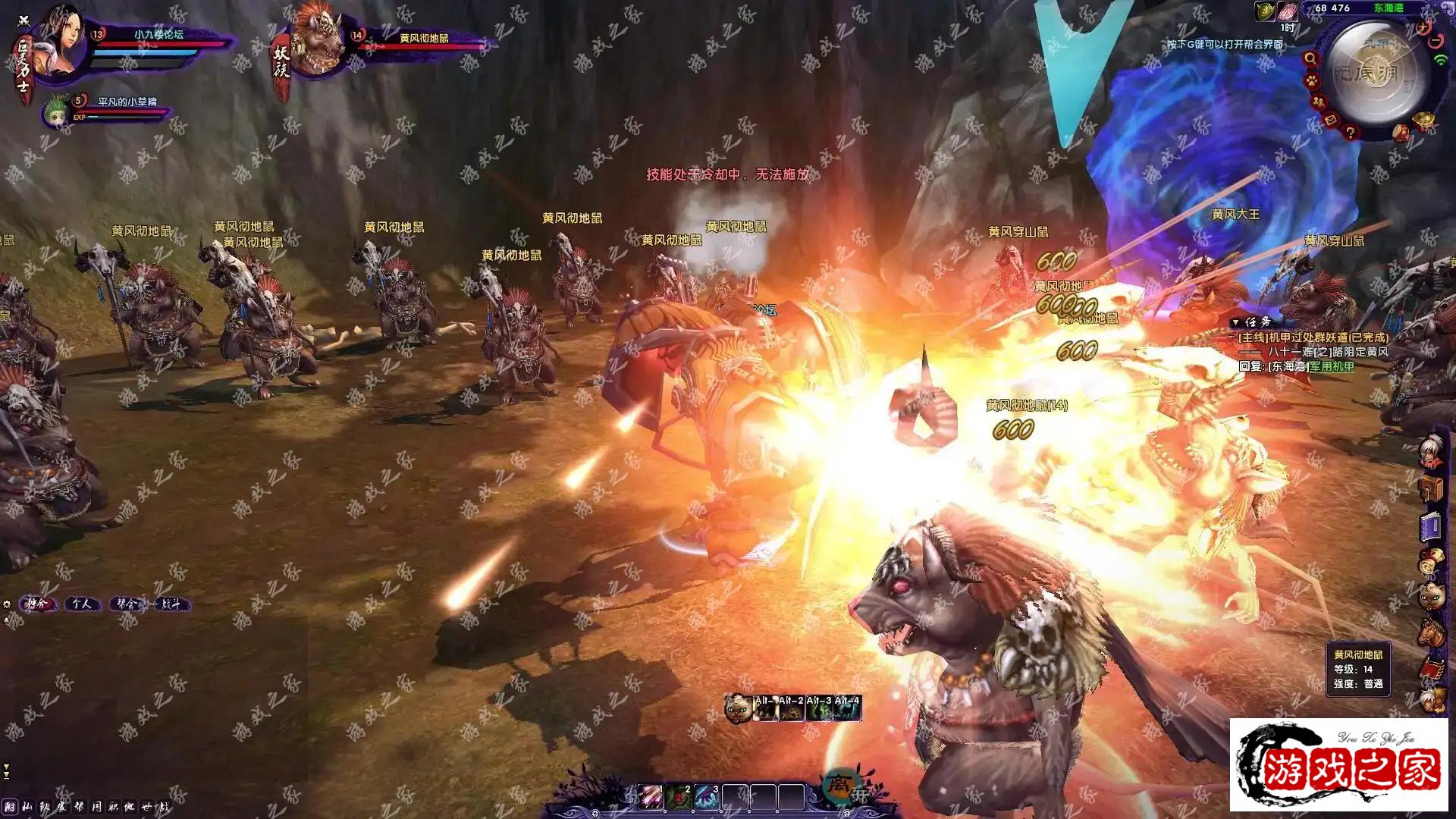Image resolution: width=1456 pixels, height=819 pixels.
Task: Open chat settings gear icon
Action: 7,604
